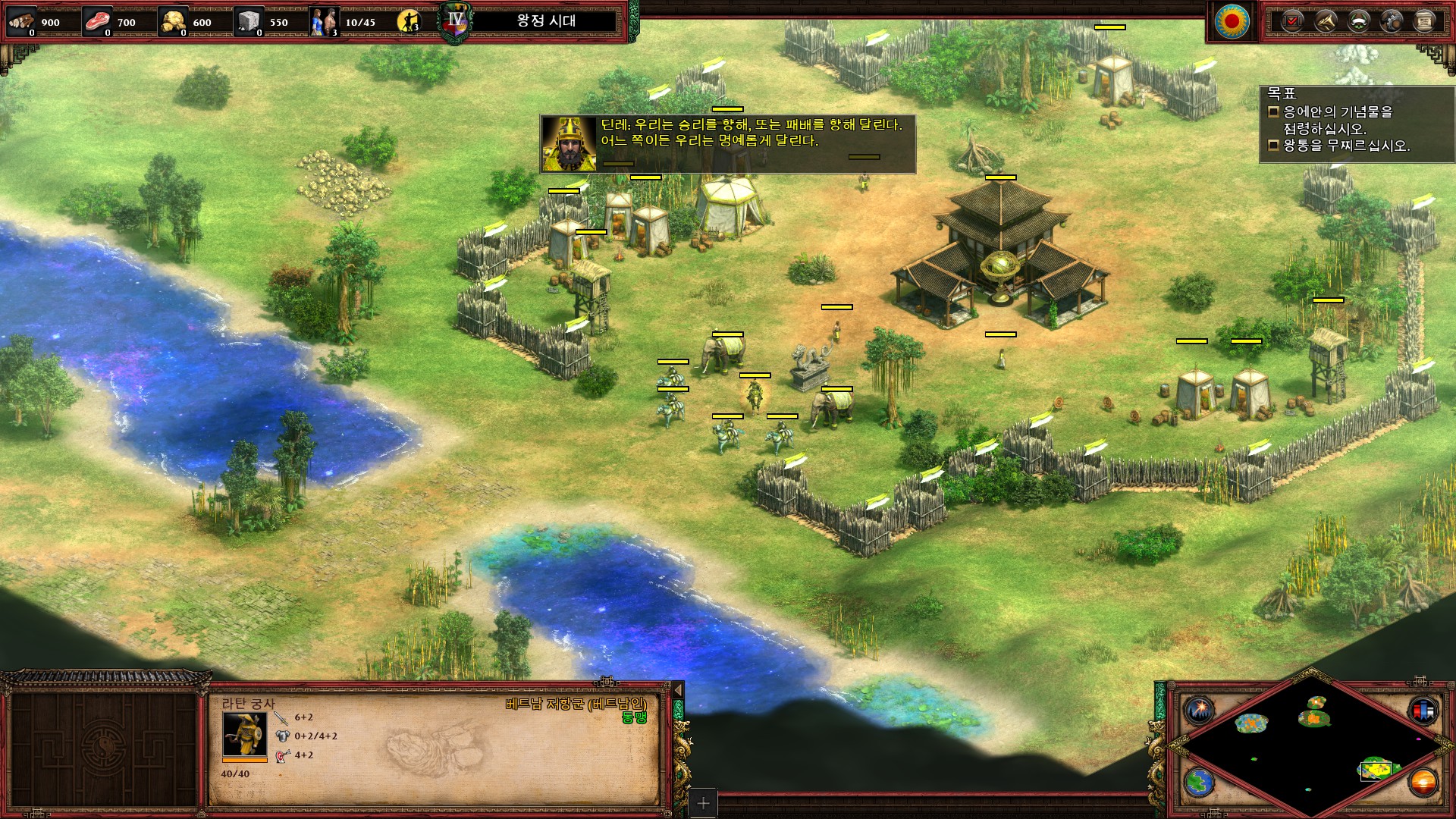
Task: Click the Dinh Le dialogue portrait
Action: (569, 144)
